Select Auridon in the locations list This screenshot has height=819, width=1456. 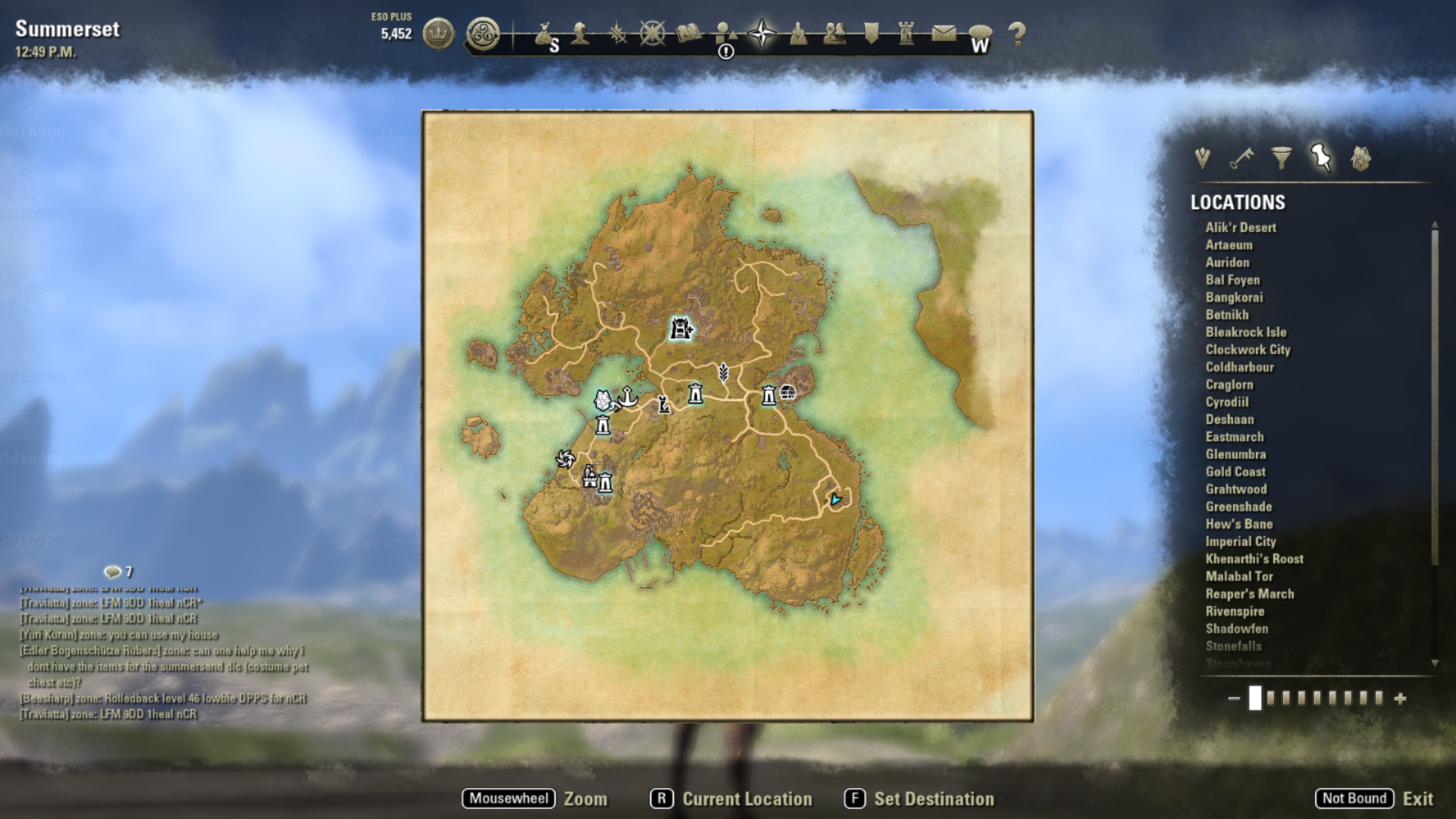click(1227, 262)
